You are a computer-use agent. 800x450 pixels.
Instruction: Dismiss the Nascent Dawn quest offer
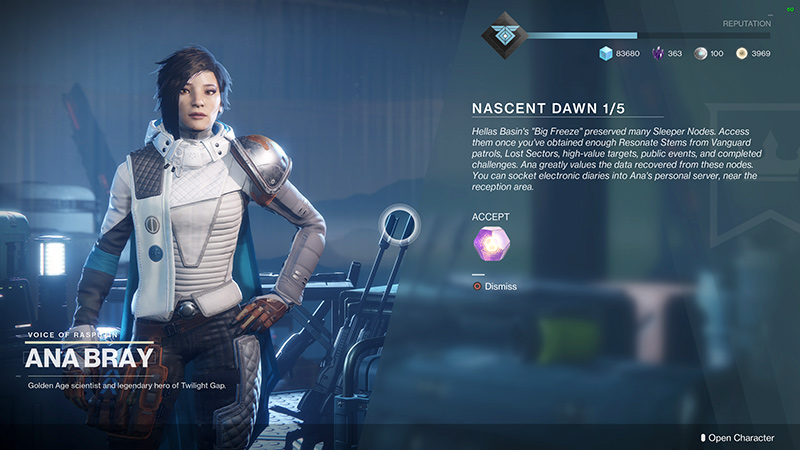tap(495, 287)
